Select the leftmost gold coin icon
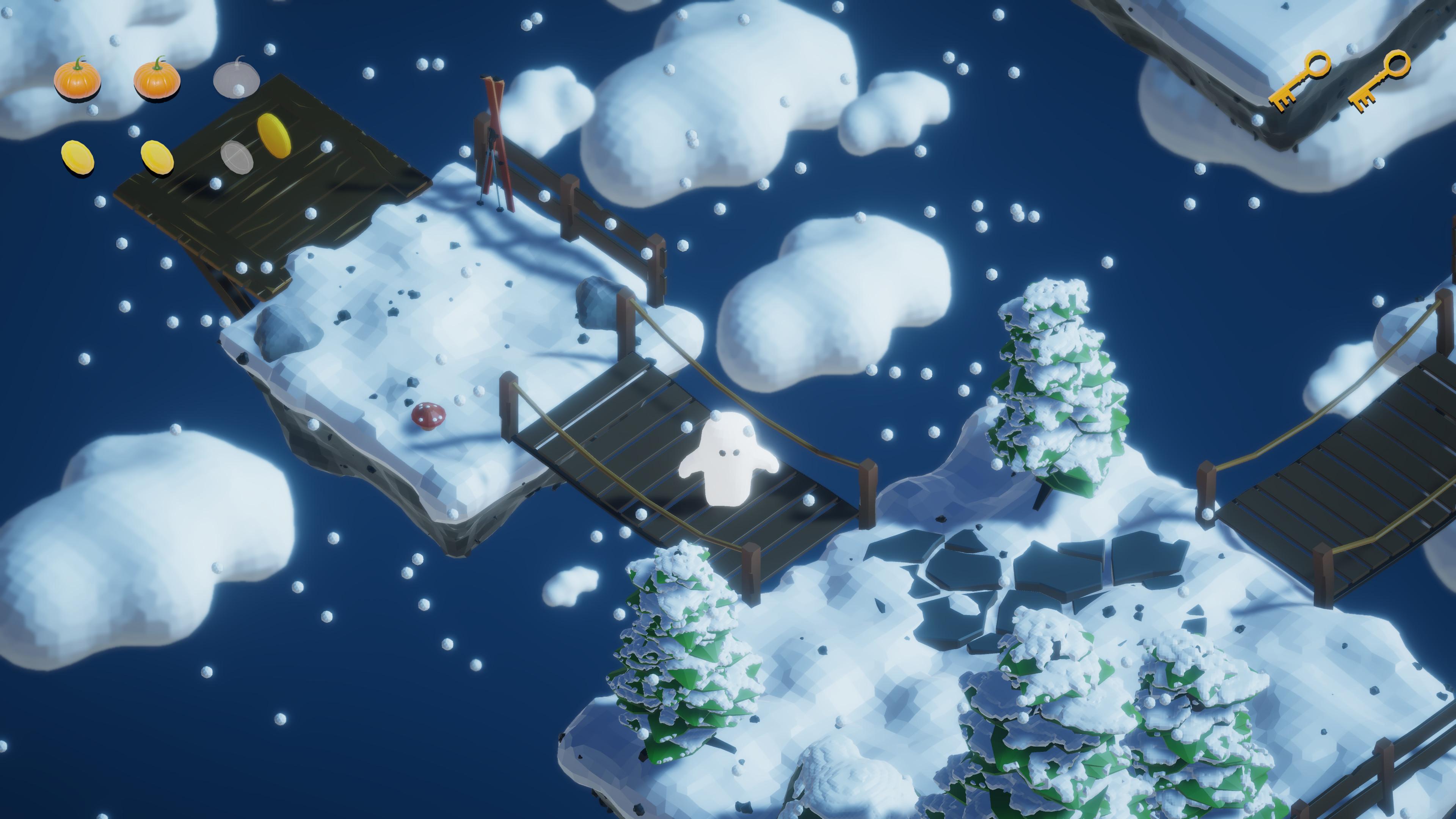This screenshot has width=1456, height=819. tap(79, 159)
